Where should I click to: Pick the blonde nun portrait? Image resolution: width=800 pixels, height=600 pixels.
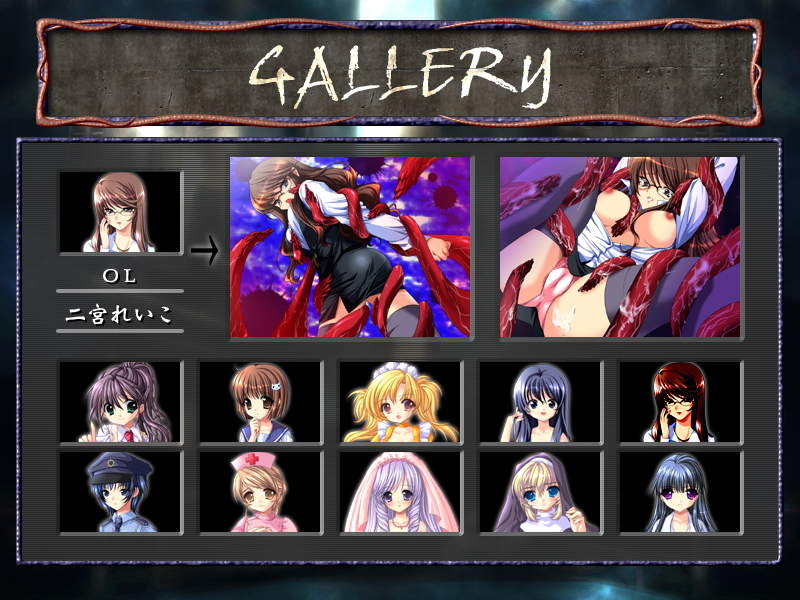coord(540,492)
